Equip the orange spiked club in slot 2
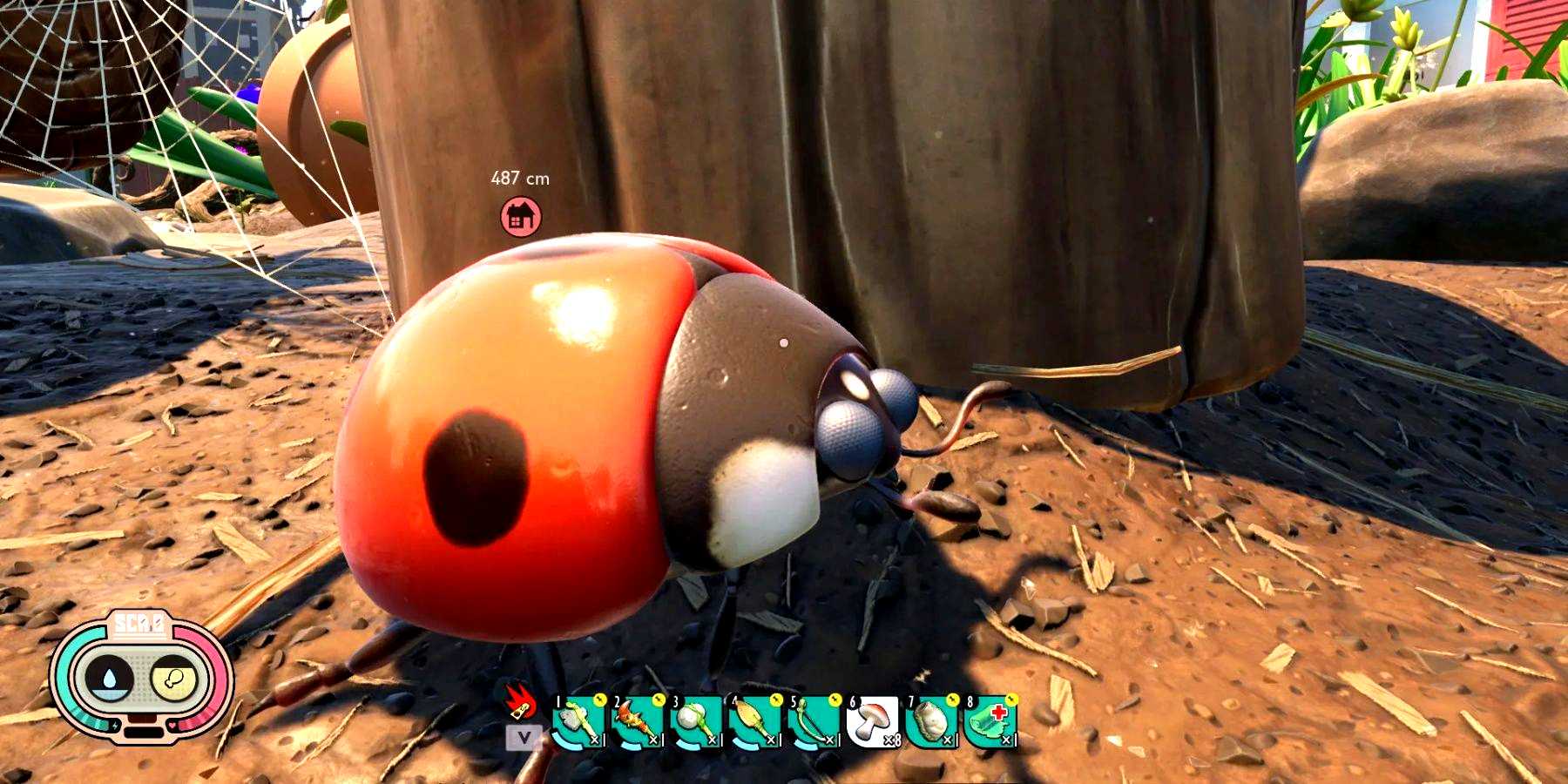The image size is (1568, 784). pos(637,721)
